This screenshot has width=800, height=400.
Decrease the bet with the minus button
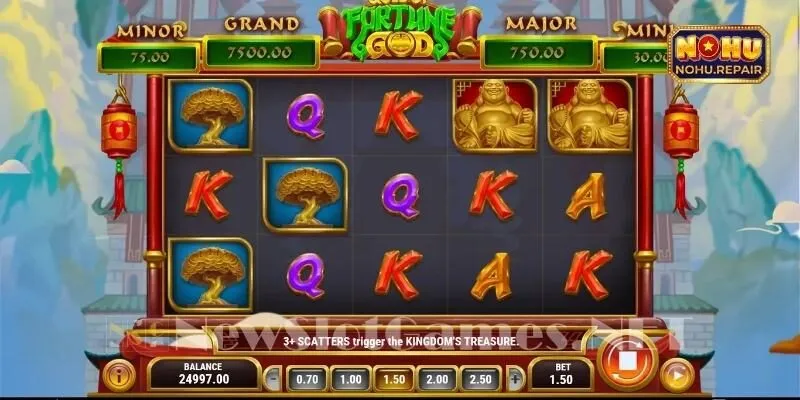274,379
